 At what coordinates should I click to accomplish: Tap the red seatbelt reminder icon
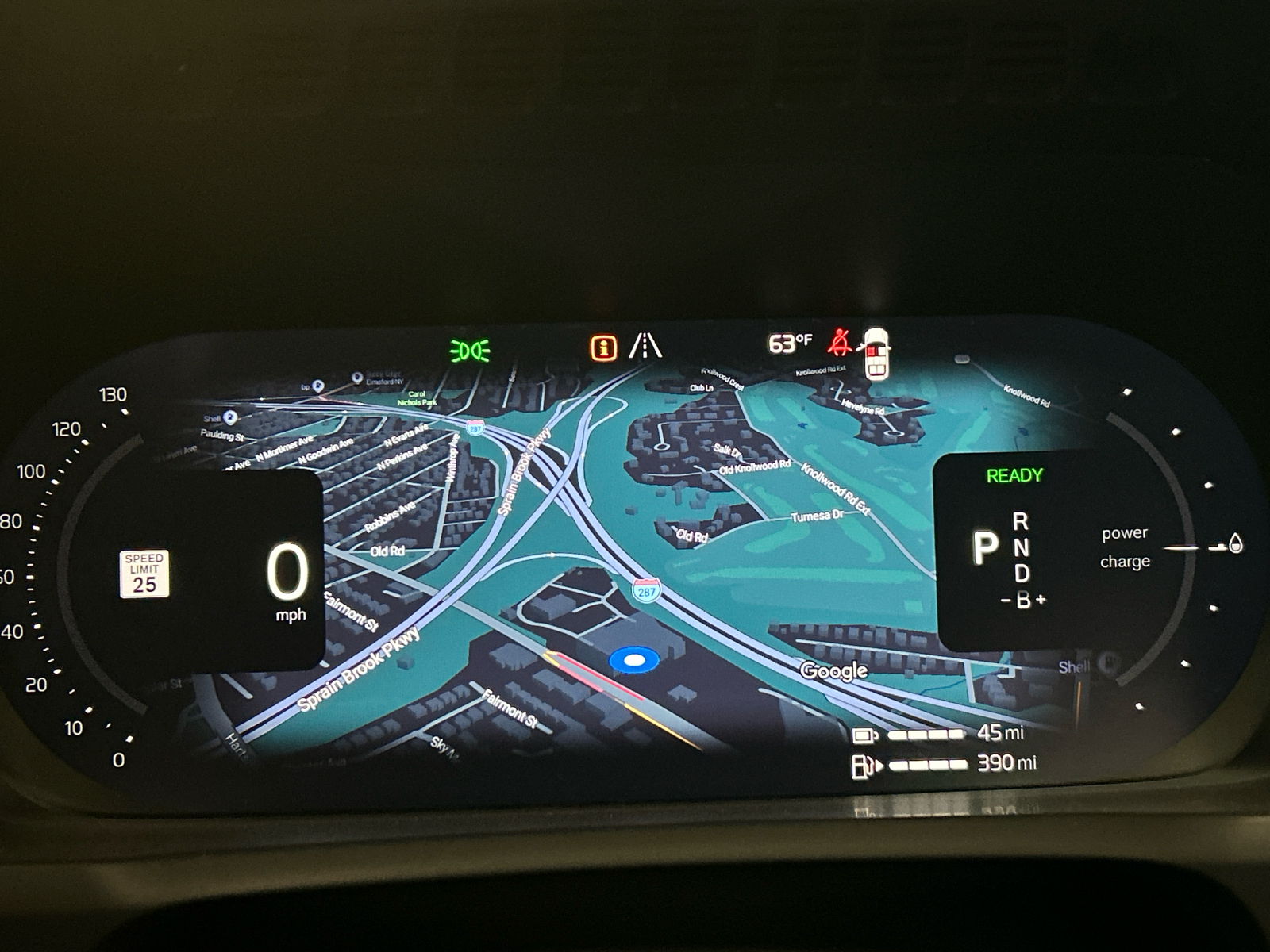[x=840, y=344]
